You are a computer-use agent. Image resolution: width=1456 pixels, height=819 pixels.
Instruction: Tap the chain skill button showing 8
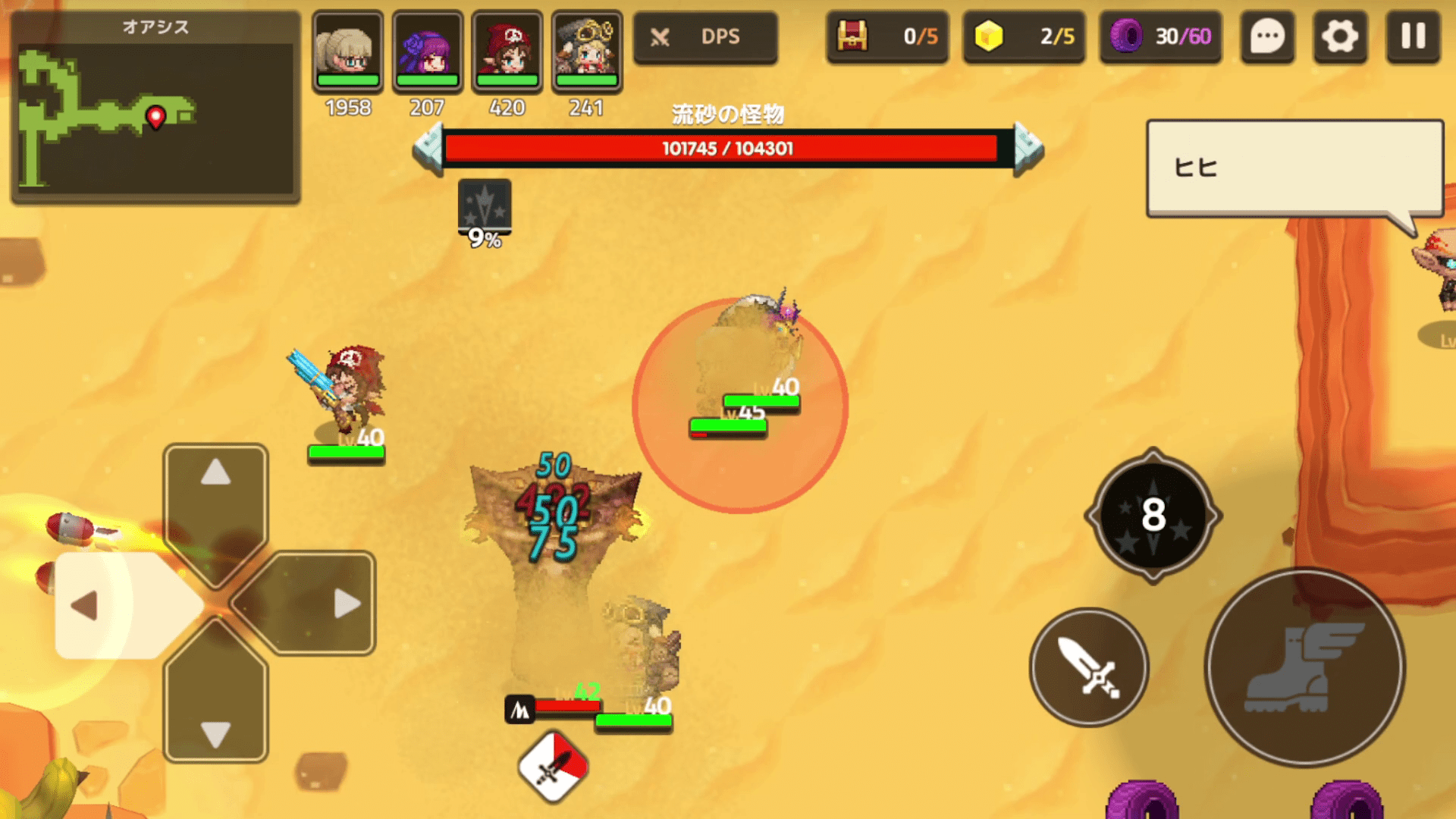pos(1153,516)
